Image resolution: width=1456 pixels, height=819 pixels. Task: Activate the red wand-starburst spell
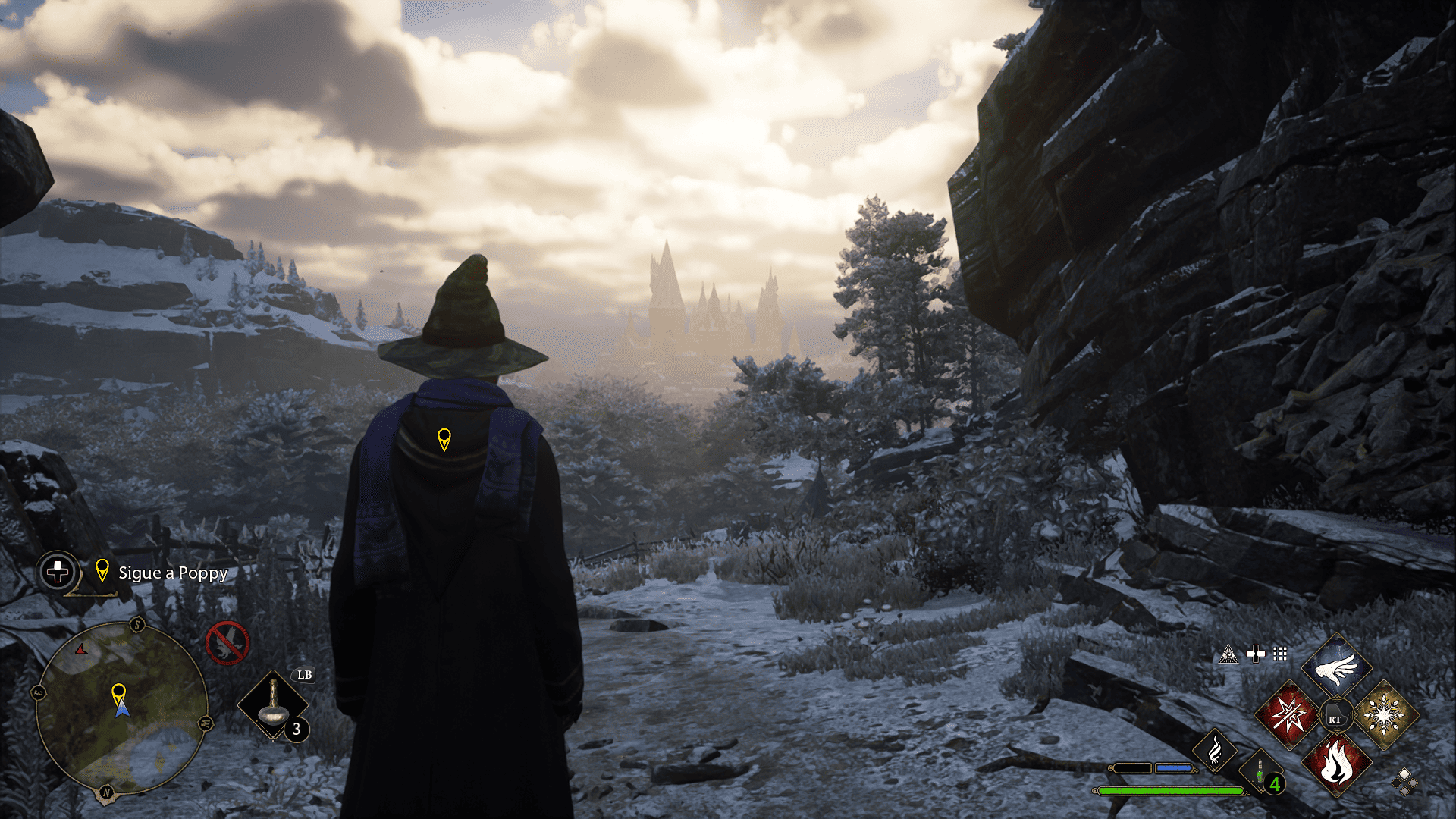[1289, 714]
